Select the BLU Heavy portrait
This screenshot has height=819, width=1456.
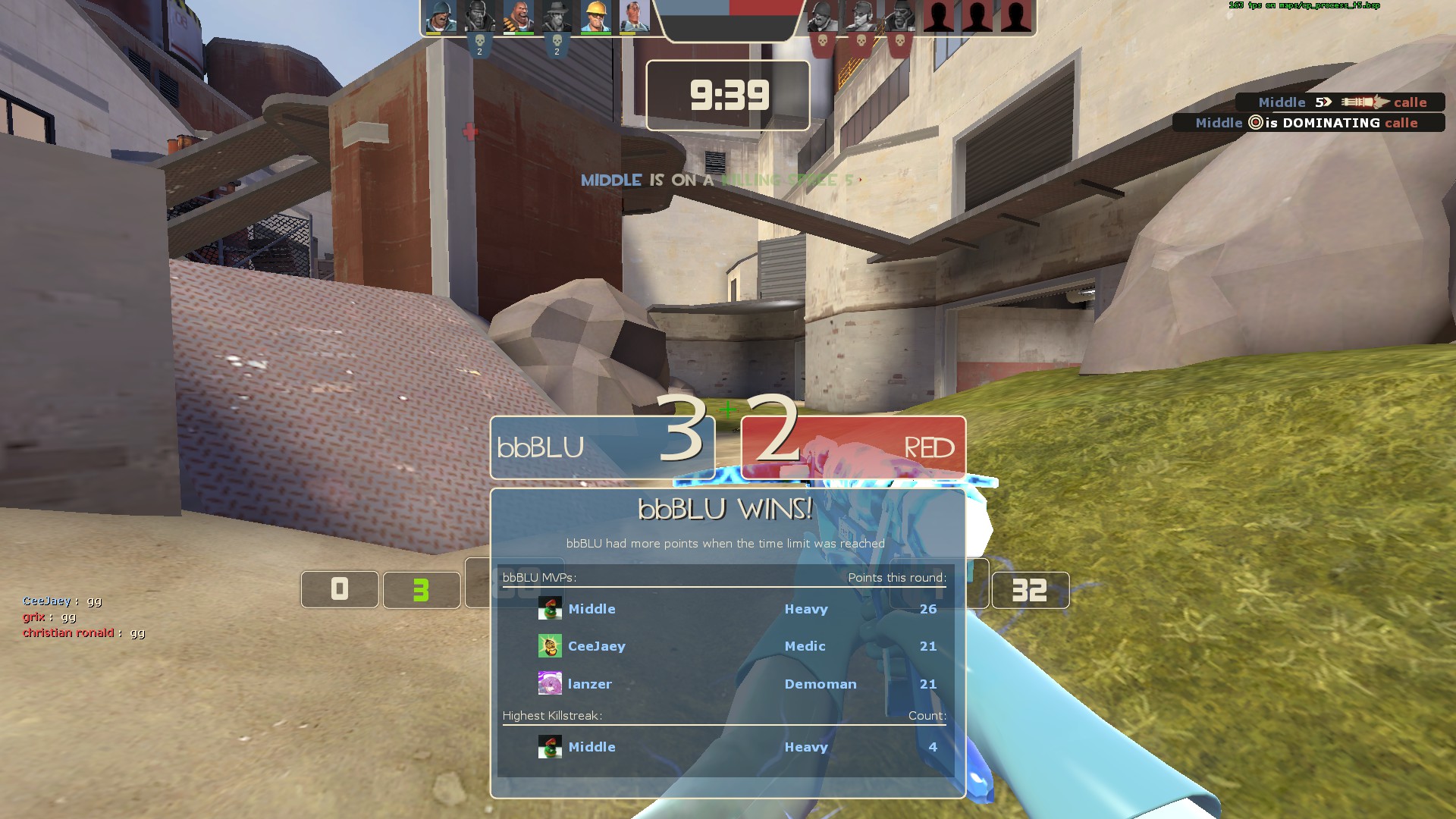[x=519, y=17]
